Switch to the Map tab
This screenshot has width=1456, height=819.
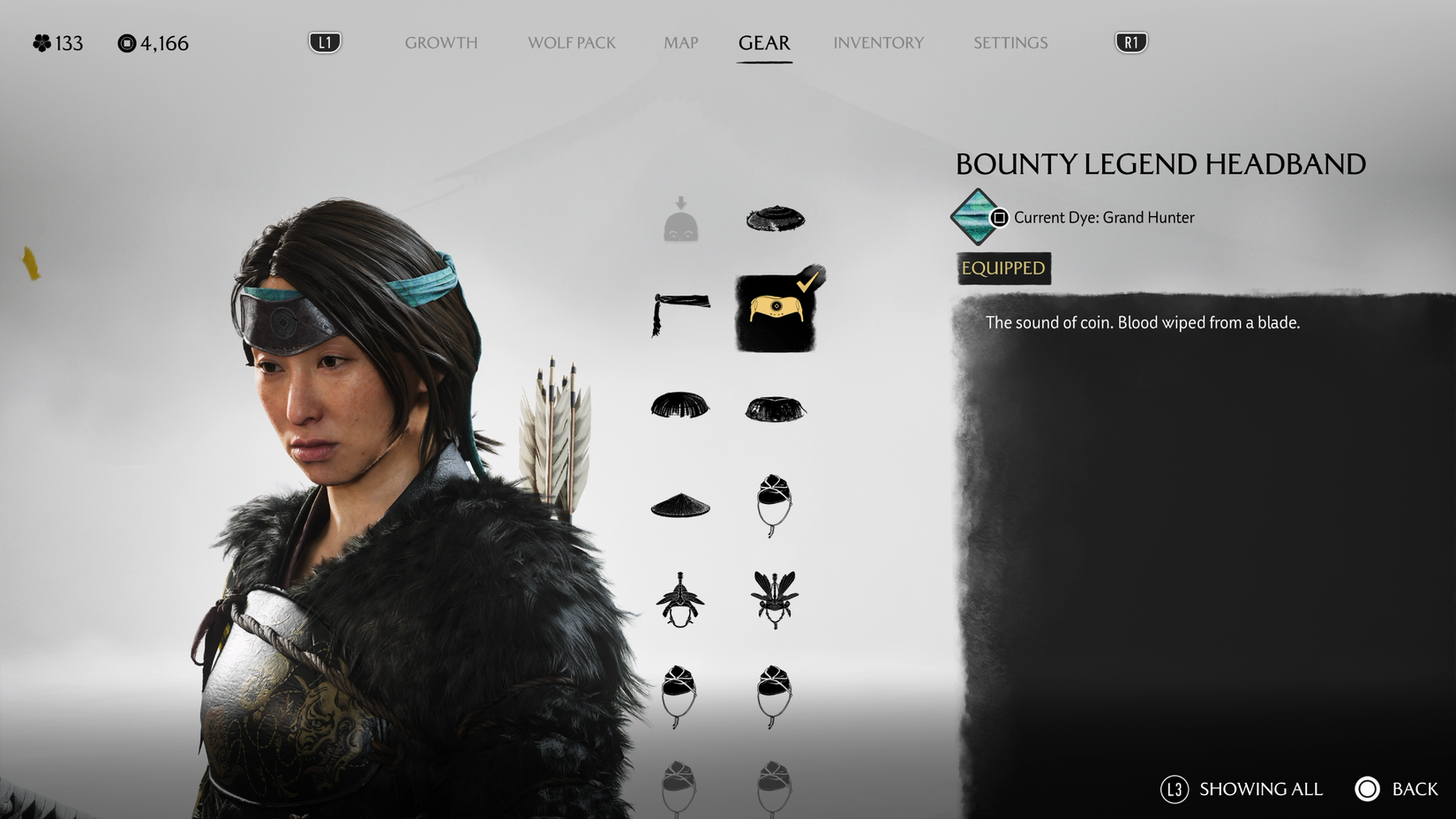coord(679,42)
